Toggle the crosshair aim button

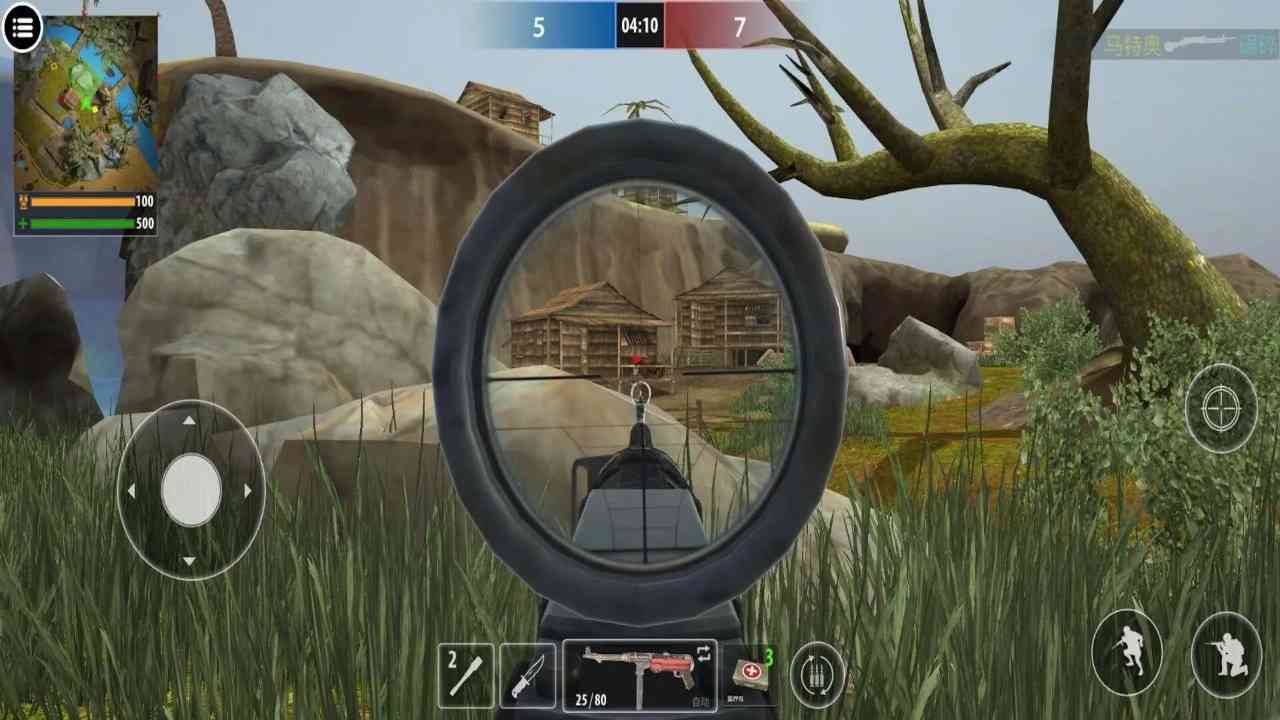1220,408
